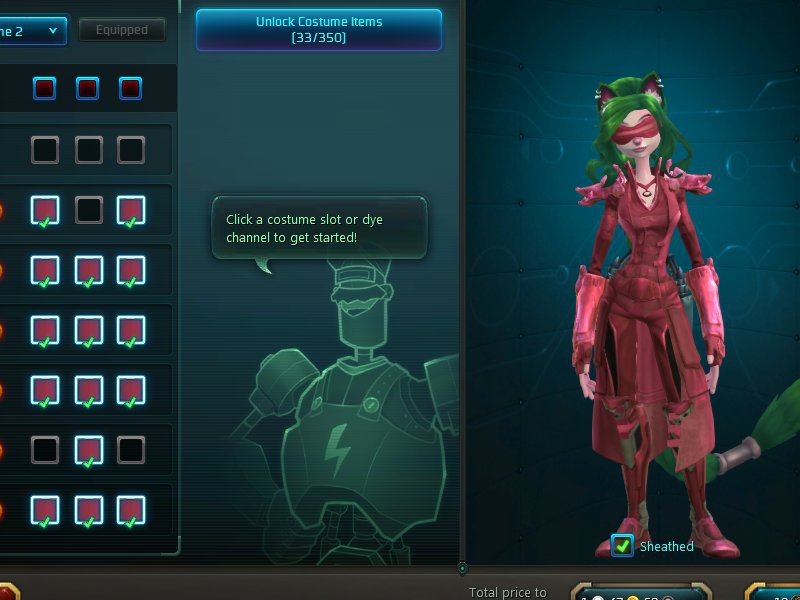Click the Unlock Costume Items button
This screenshot has width=800, height=600.
click(x=318, y=29)
